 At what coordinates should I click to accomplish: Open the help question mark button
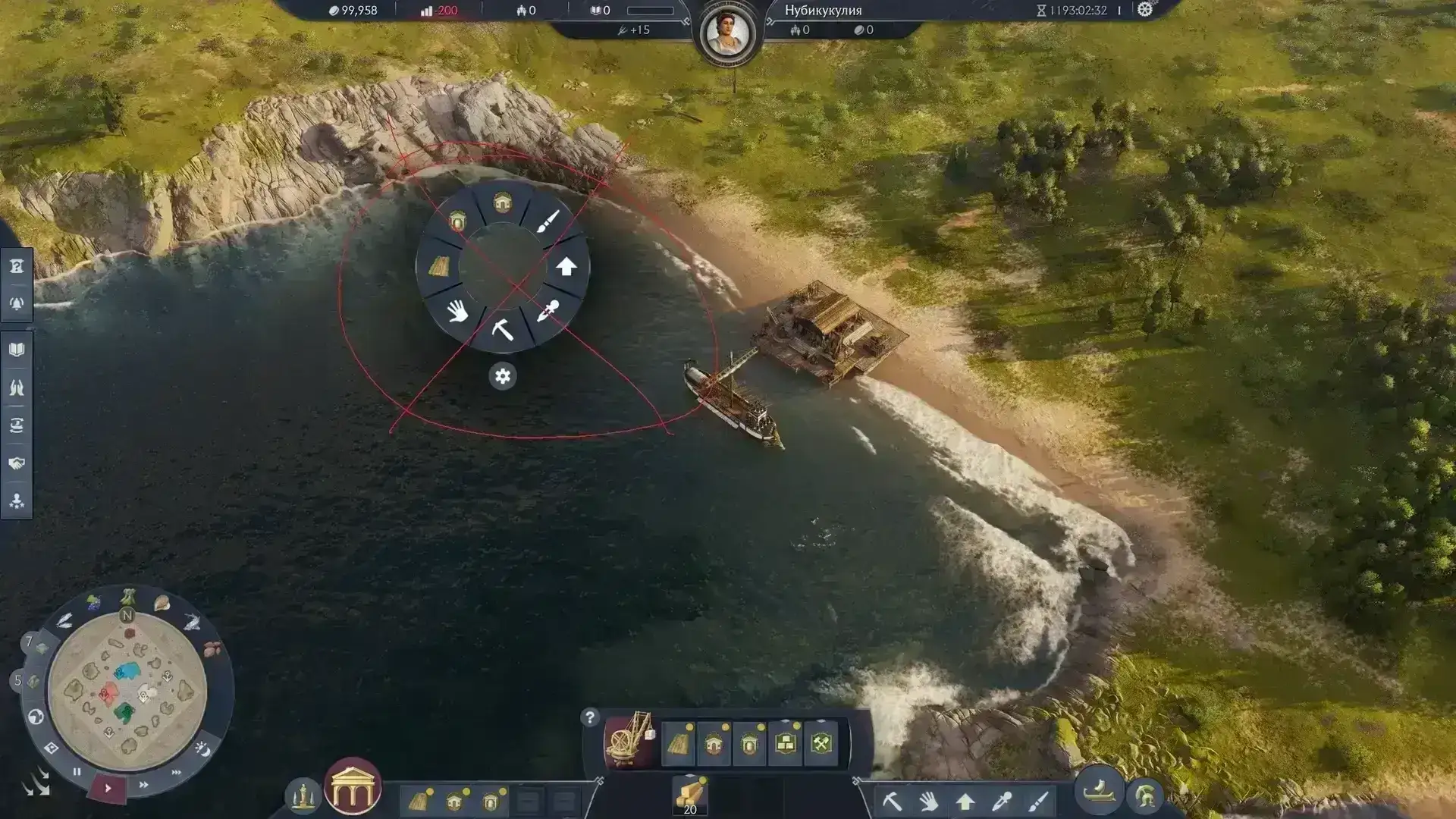(589, 717)
